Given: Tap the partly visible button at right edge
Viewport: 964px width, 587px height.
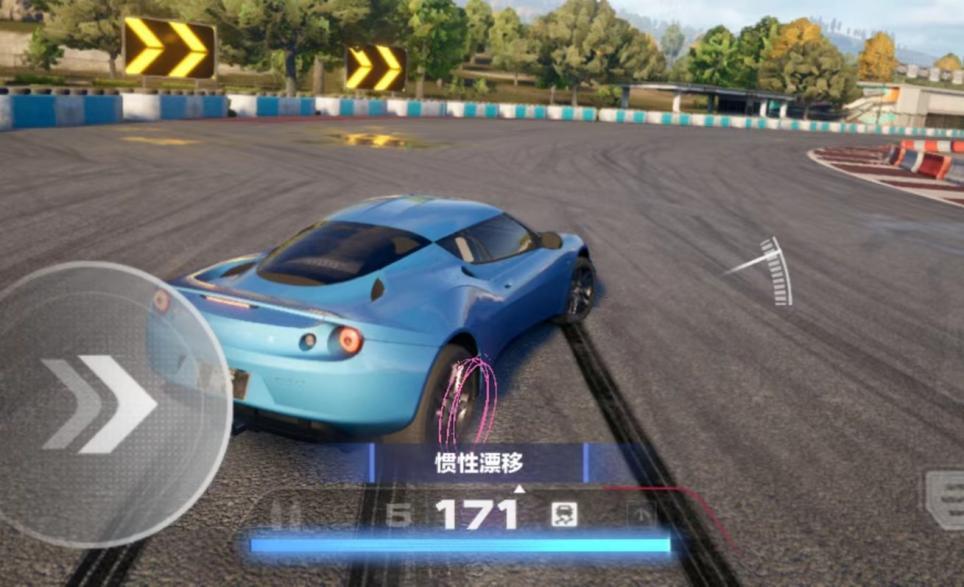Looking at the screenshot, I should point(945,499).
